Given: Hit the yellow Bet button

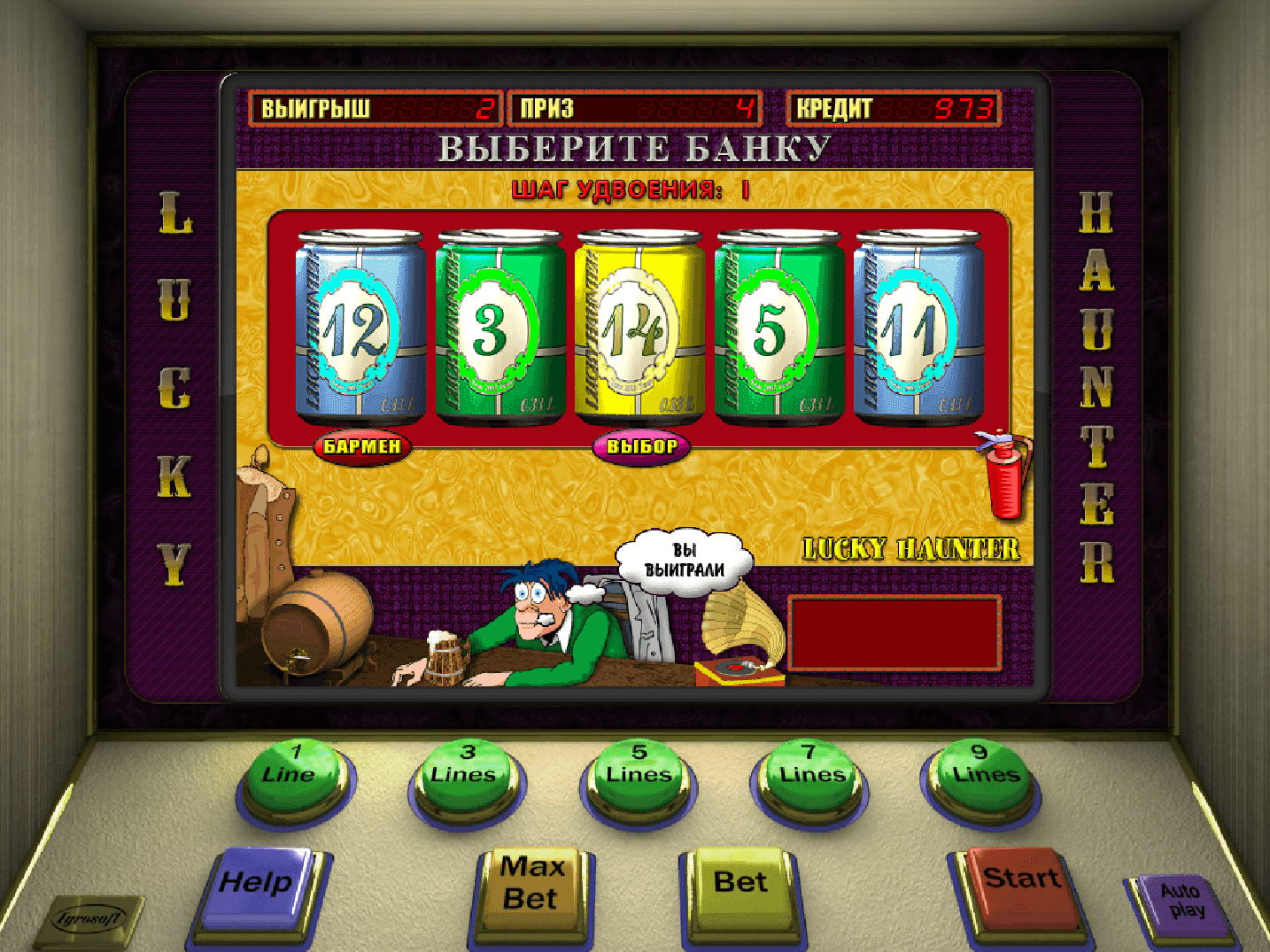Looking at the screenshot, I should (x=740, y=884).
